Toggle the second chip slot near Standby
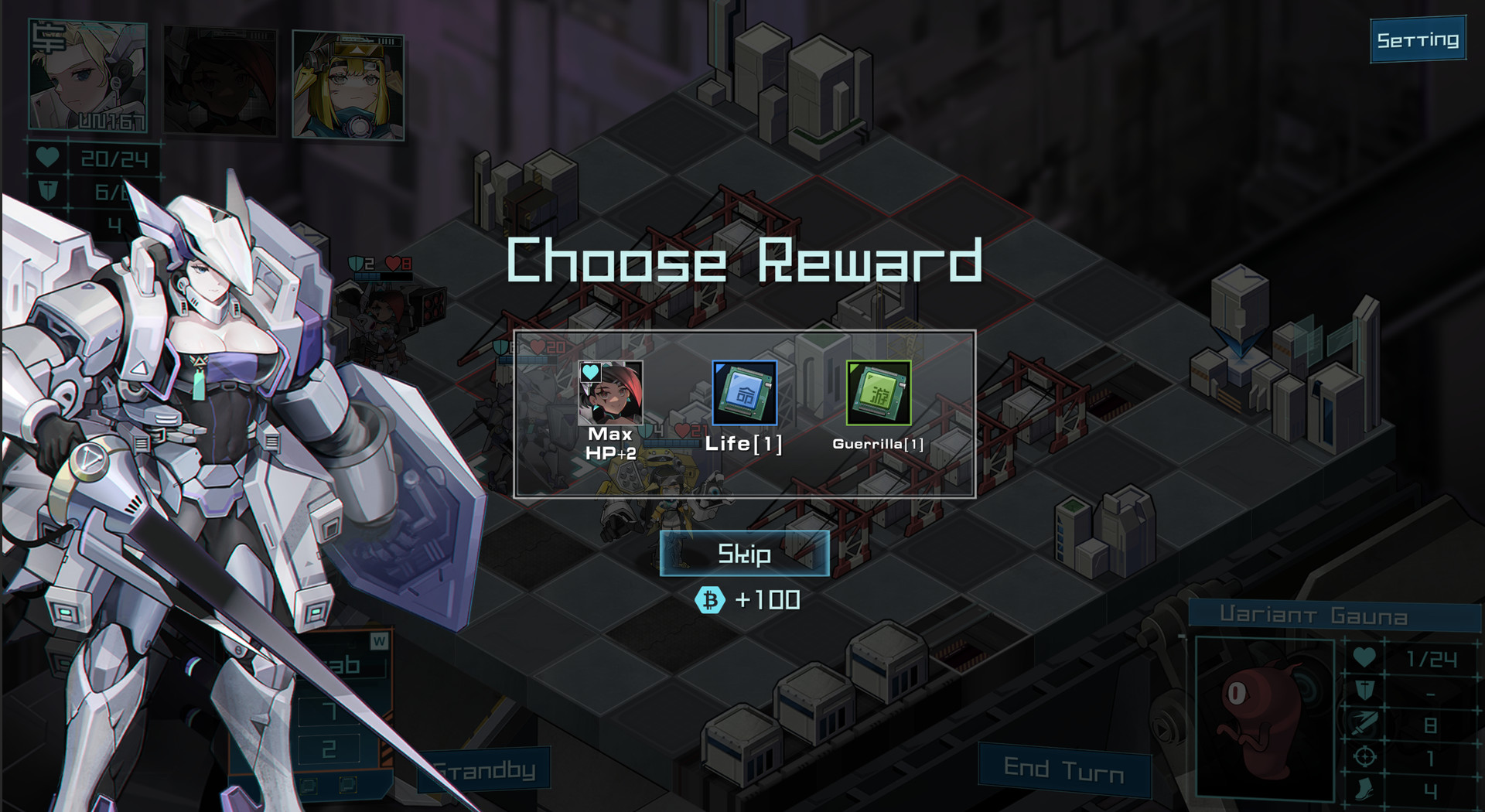 point(348,785)
